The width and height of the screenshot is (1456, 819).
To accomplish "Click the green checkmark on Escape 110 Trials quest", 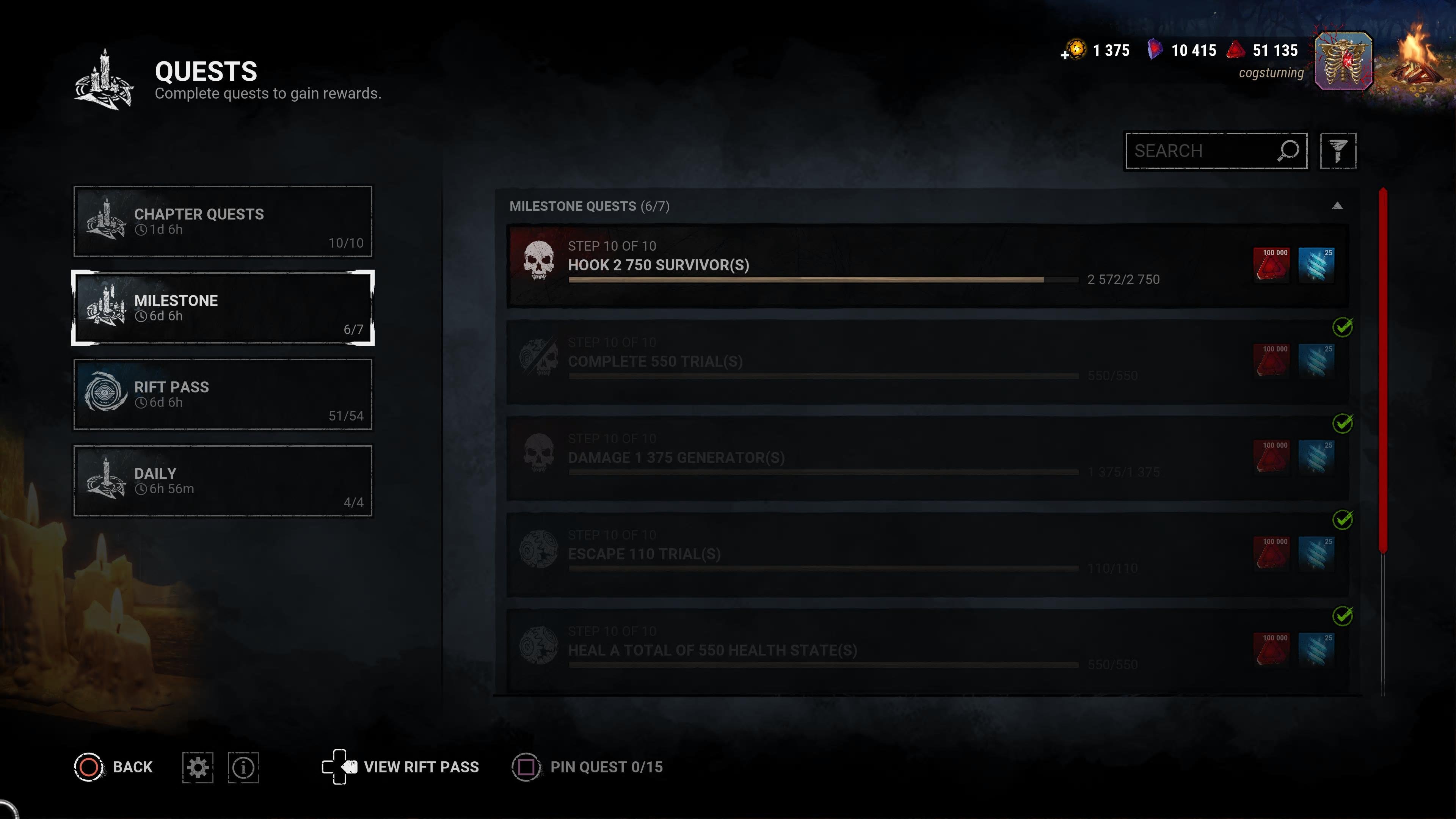I will click(1342, 519).
